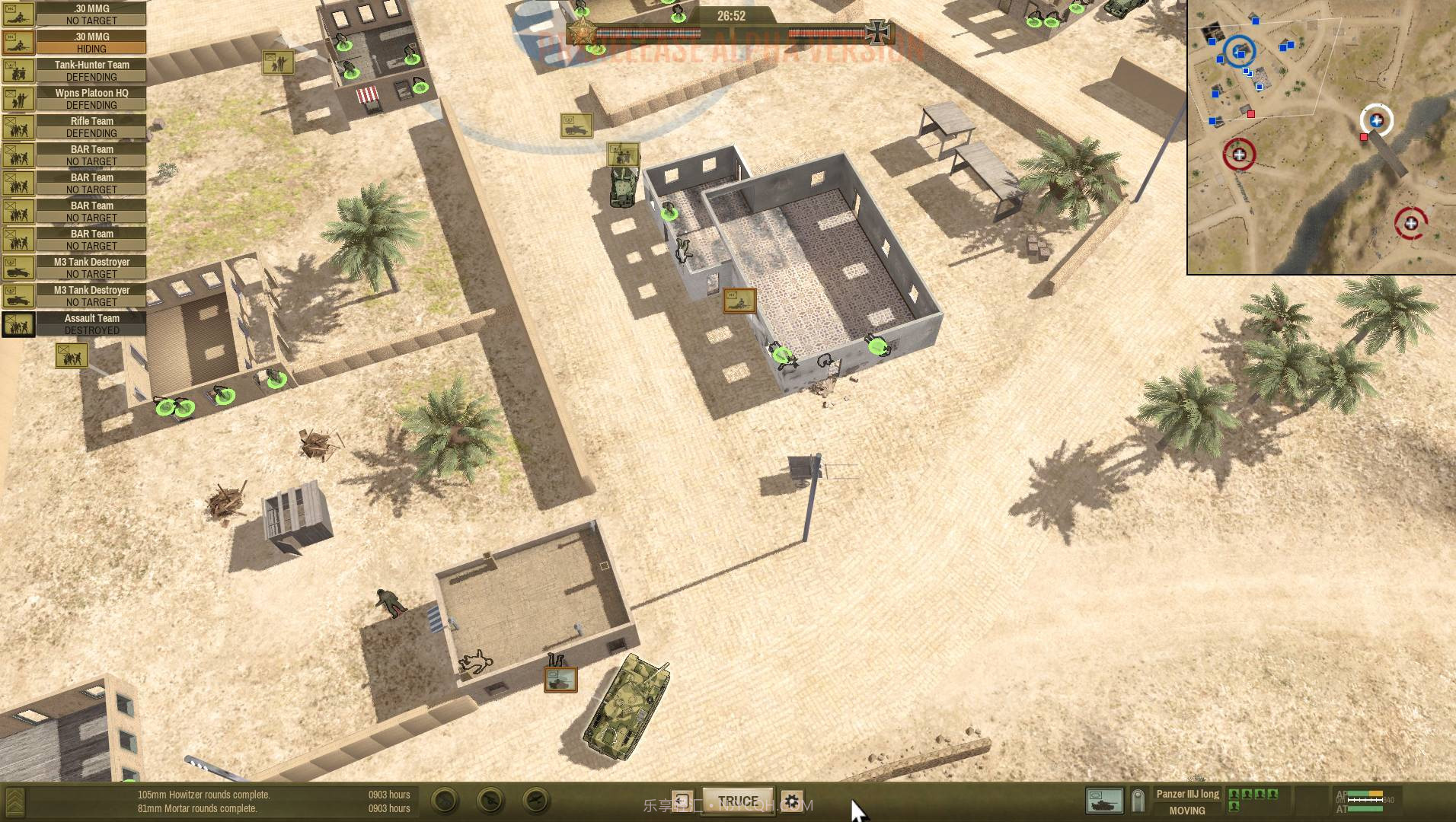Click the Panzer IIIJ tank silhouette portrait
This screenshot has height=822, width=1456.
pos(1103,801)
